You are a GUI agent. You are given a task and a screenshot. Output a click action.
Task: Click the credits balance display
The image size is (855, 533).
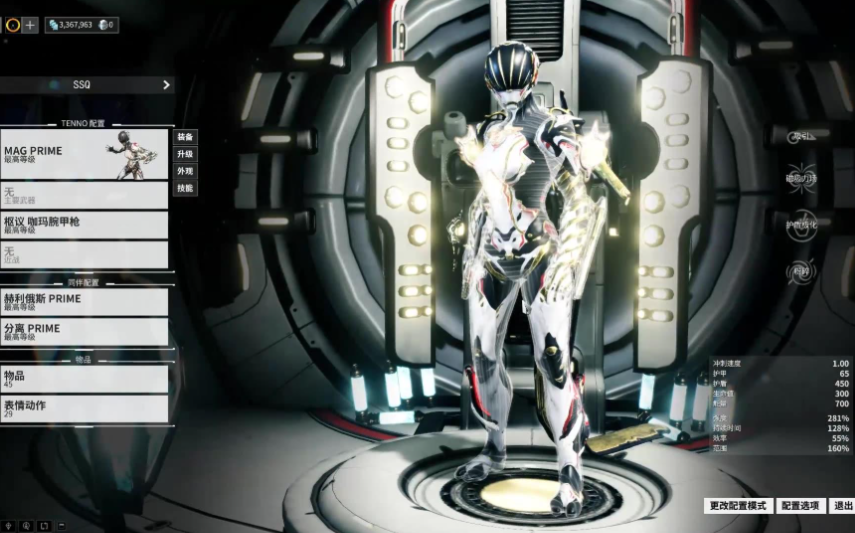coord(70,25)
